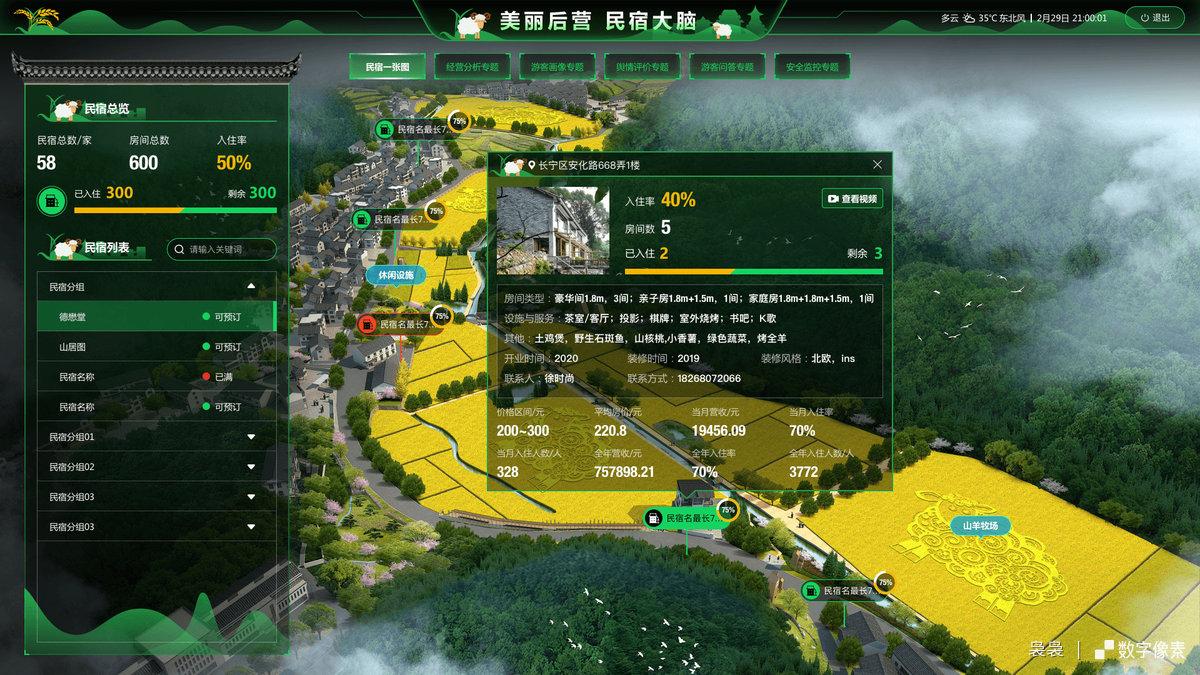Open the 游客画像专题 tab
This screenshot has width=1200, height=675.
coord(557,67)
